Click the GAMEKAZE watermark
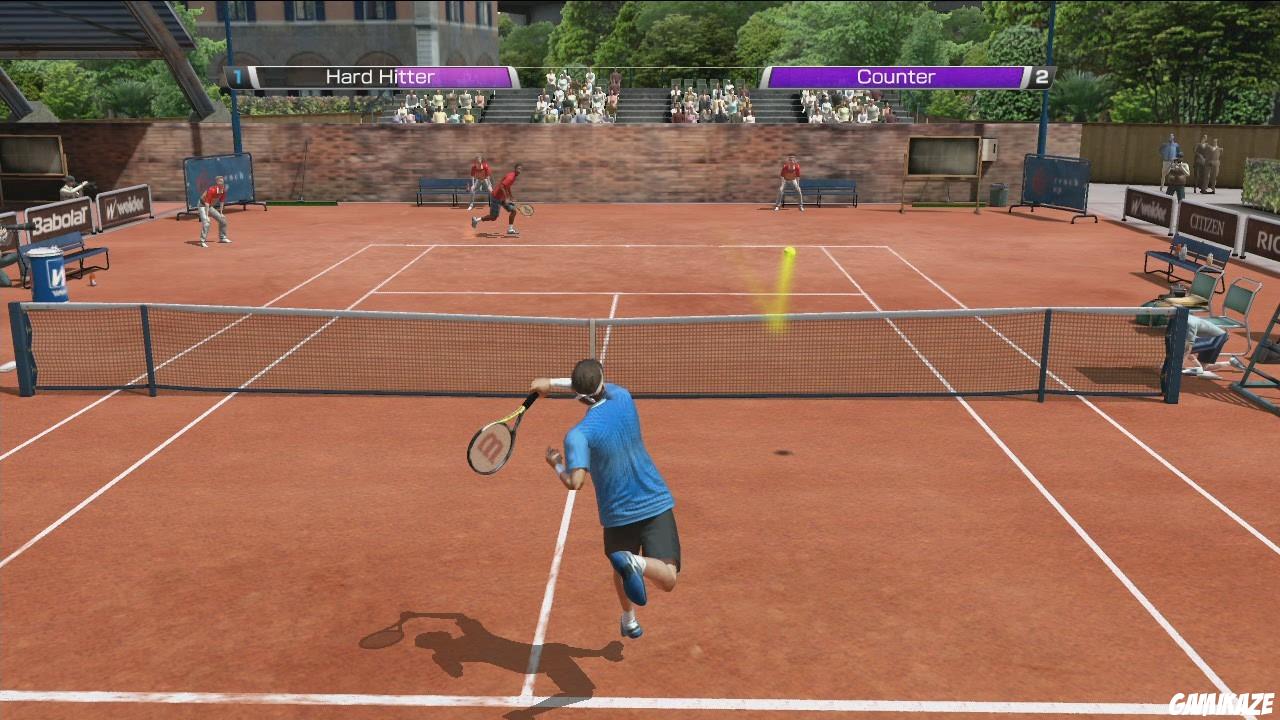Viewport: 1280px width, 720px height. (1222, 705)
